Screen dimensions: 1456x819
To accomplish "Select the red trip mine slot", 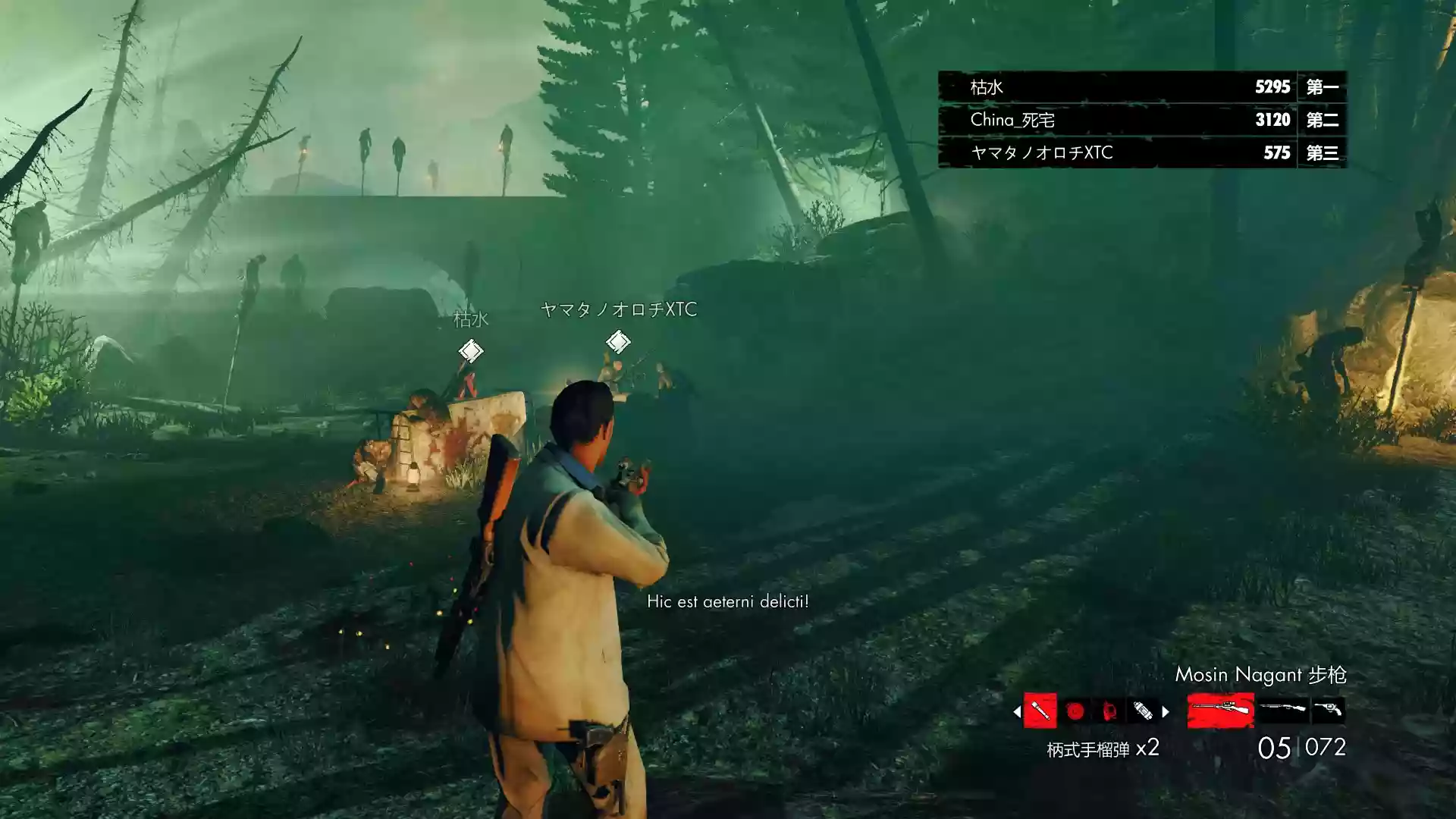I will (x=1109, y=711).
